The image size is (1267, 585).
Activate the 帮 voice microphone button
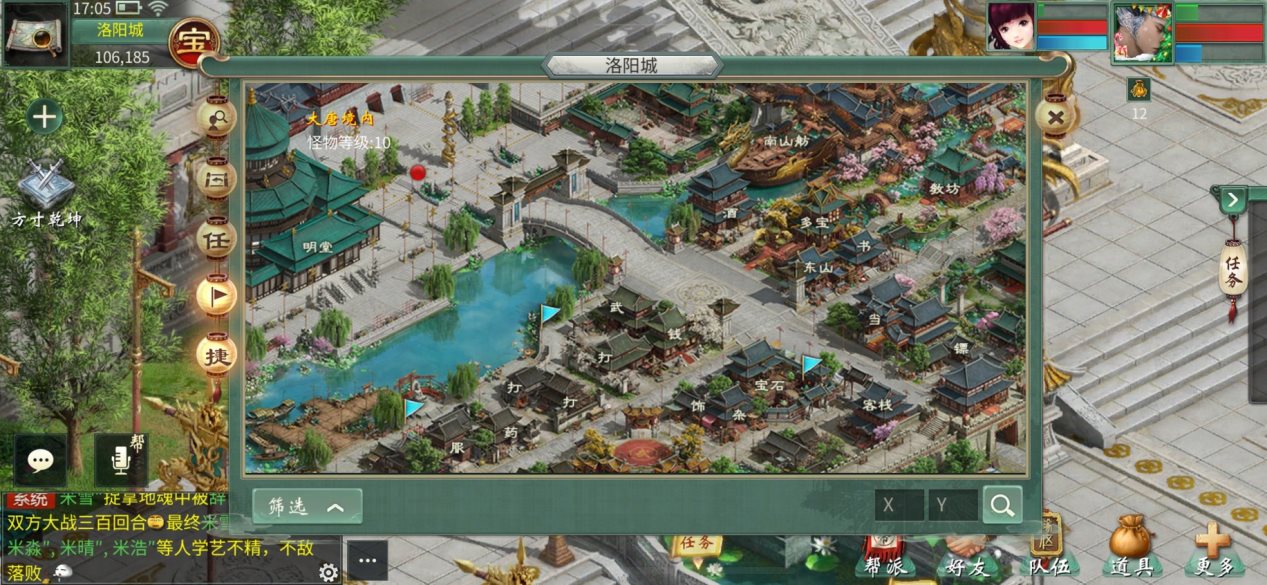(x=121, y=460)
